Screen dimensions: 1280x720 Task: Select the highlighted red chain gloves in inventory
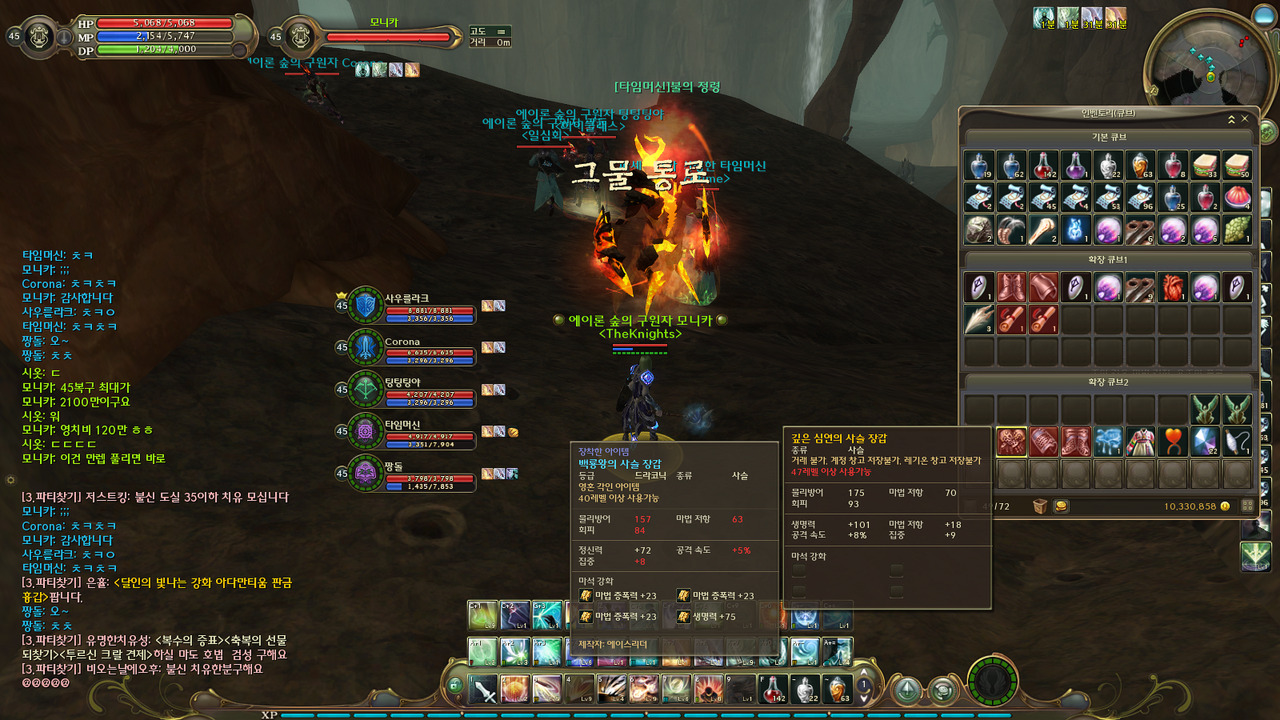(x=1011, y=441)
